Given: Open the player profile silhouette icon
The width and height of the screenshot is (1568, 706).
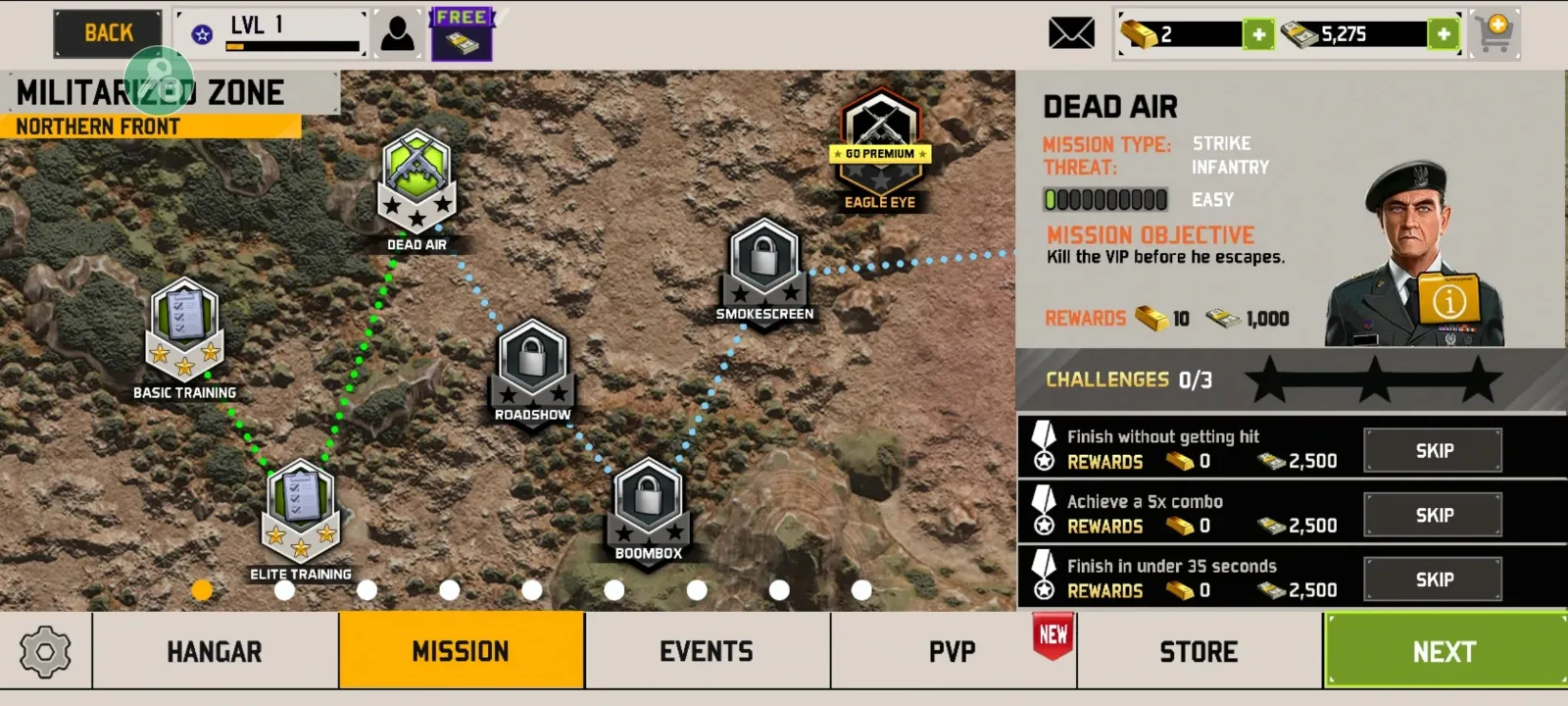Looking at the screenshot, I should pos(397,33).
